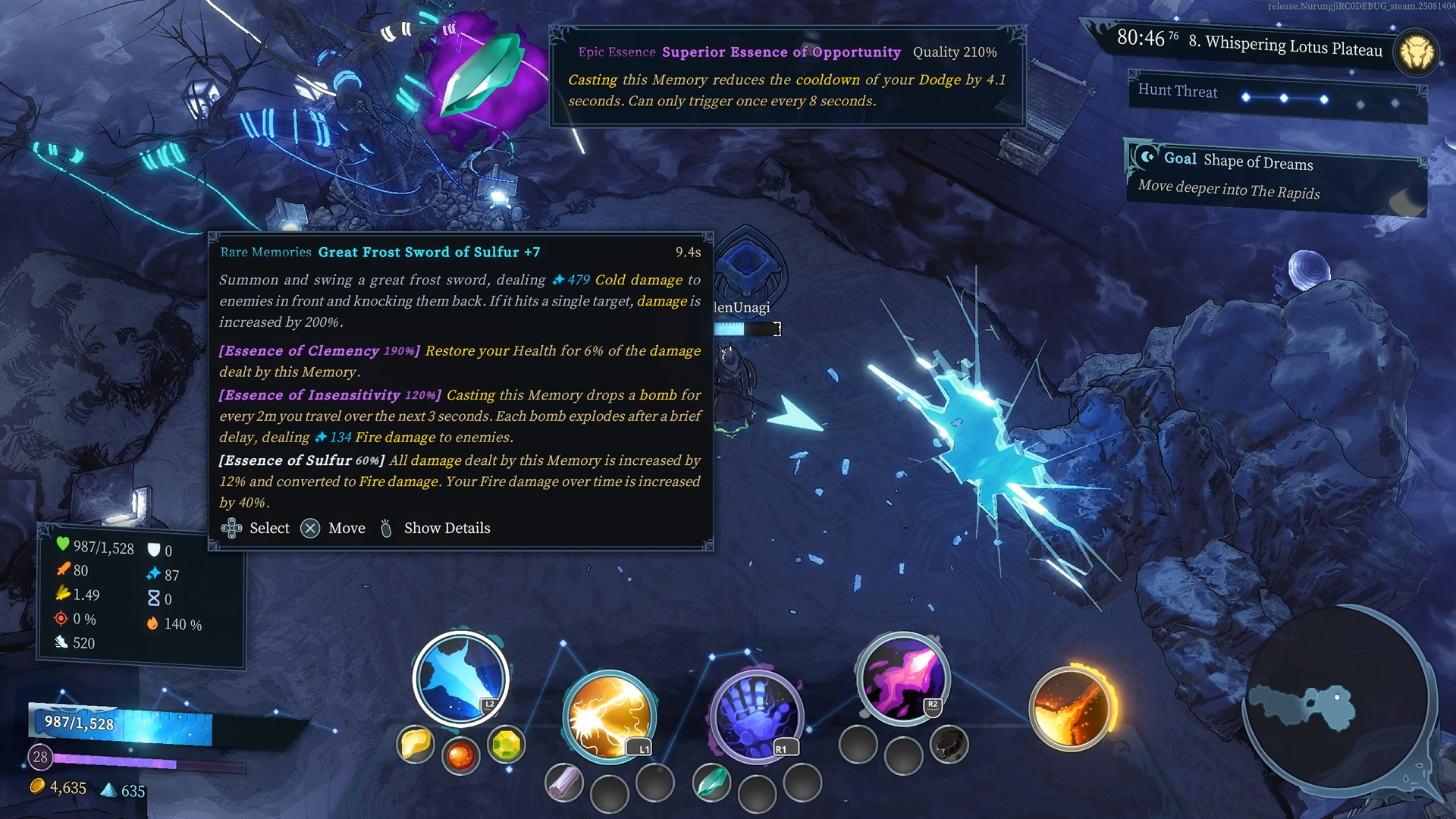Activate the golden lightning bolt memory
Viewport: 1456px width, 819px height.
[x=608, y=717]
